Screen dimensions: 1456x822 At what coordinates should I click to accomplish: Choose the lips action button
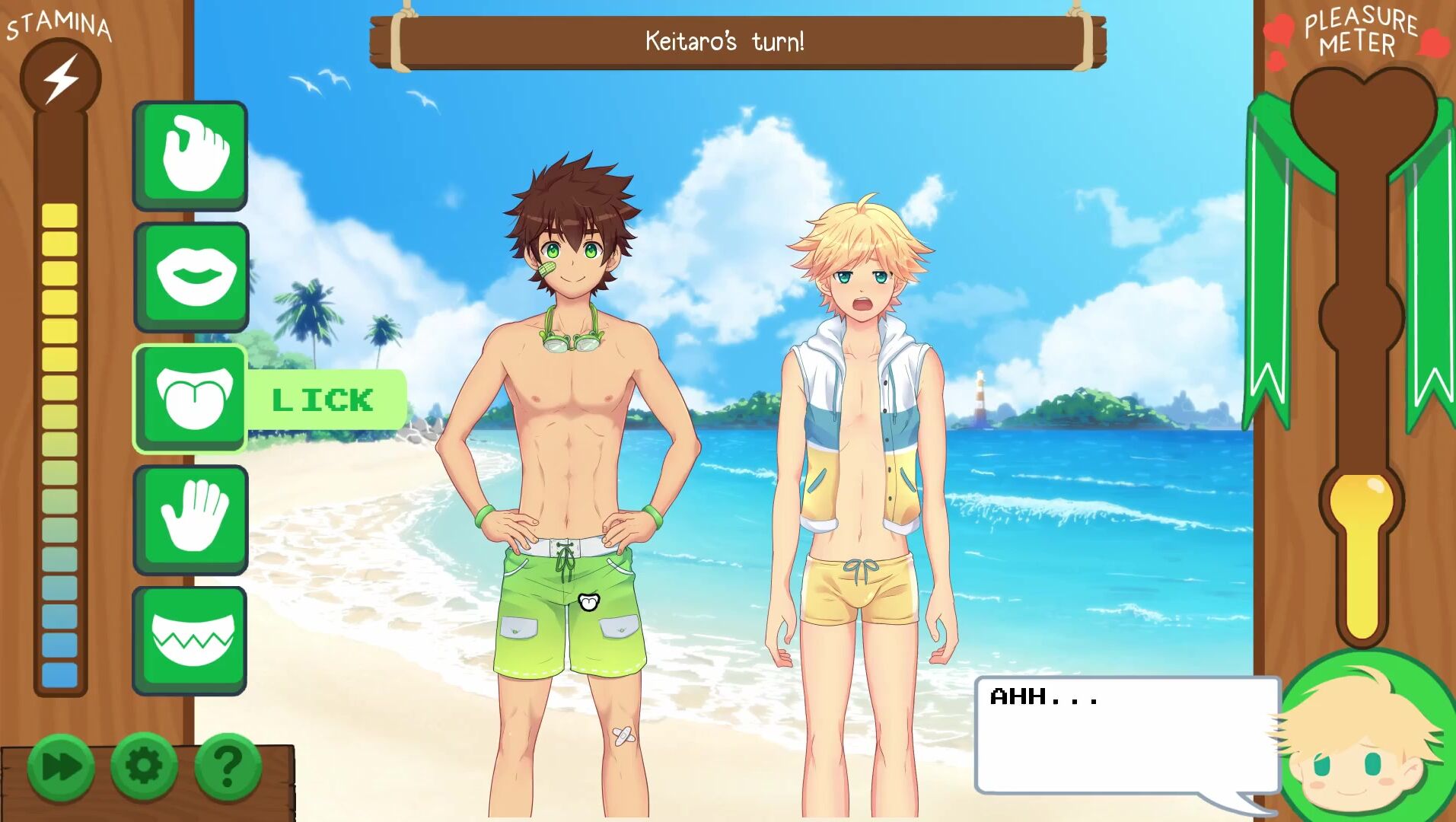[x=192, y=276]
